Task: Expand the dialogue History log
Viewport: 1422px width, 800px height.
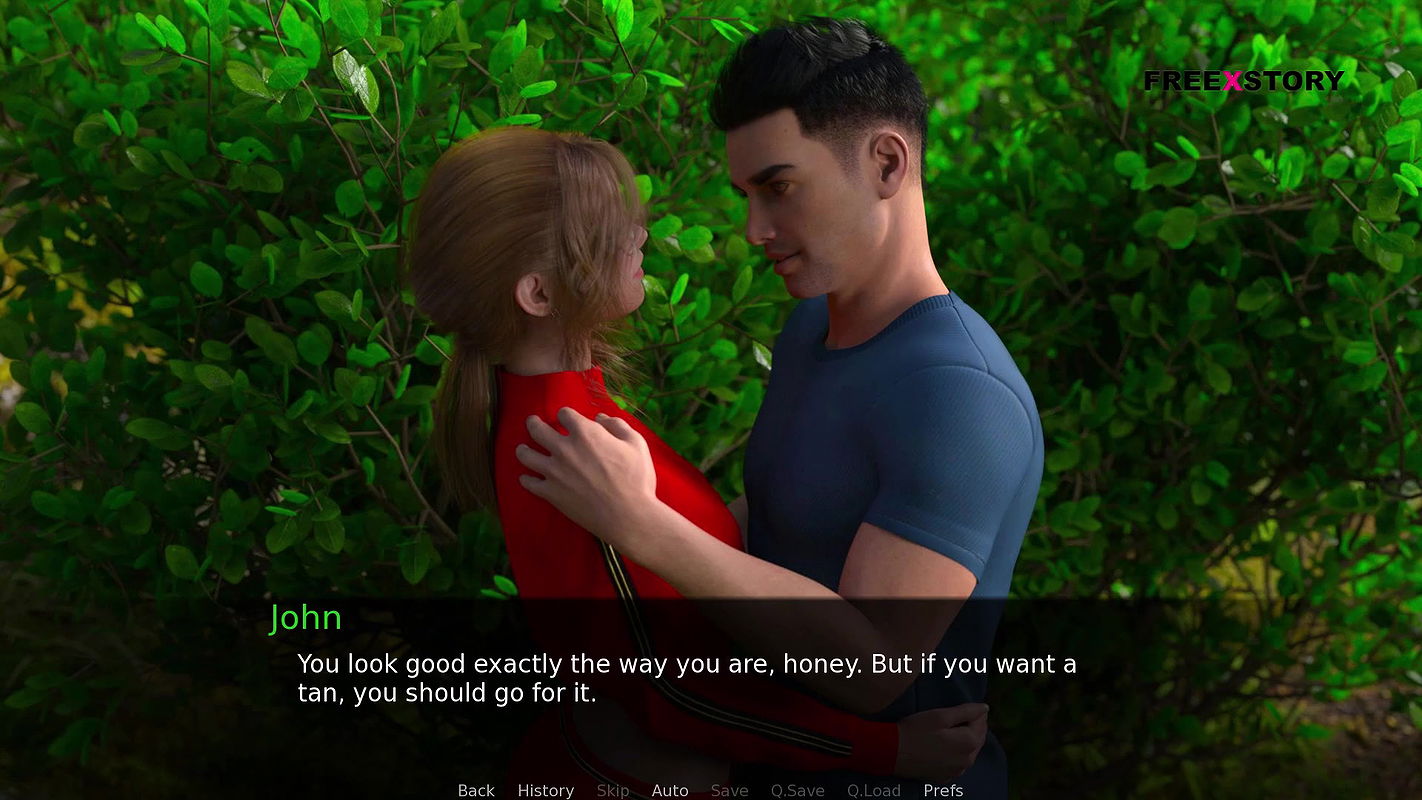Action: tap(545, 790)
